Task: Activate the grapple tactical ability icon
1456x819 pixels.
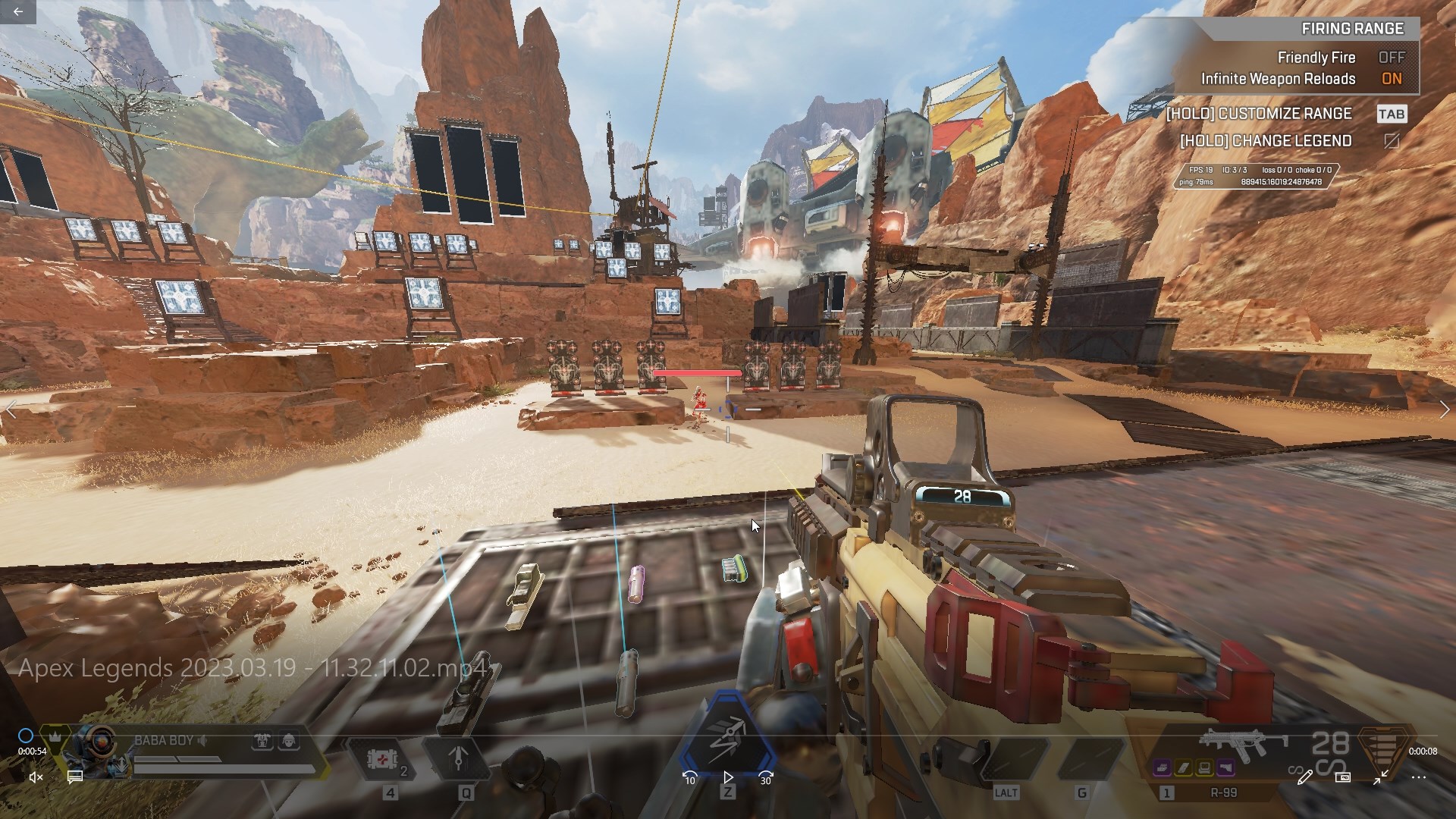Action: pyautogui.click(x=460, y=759)
